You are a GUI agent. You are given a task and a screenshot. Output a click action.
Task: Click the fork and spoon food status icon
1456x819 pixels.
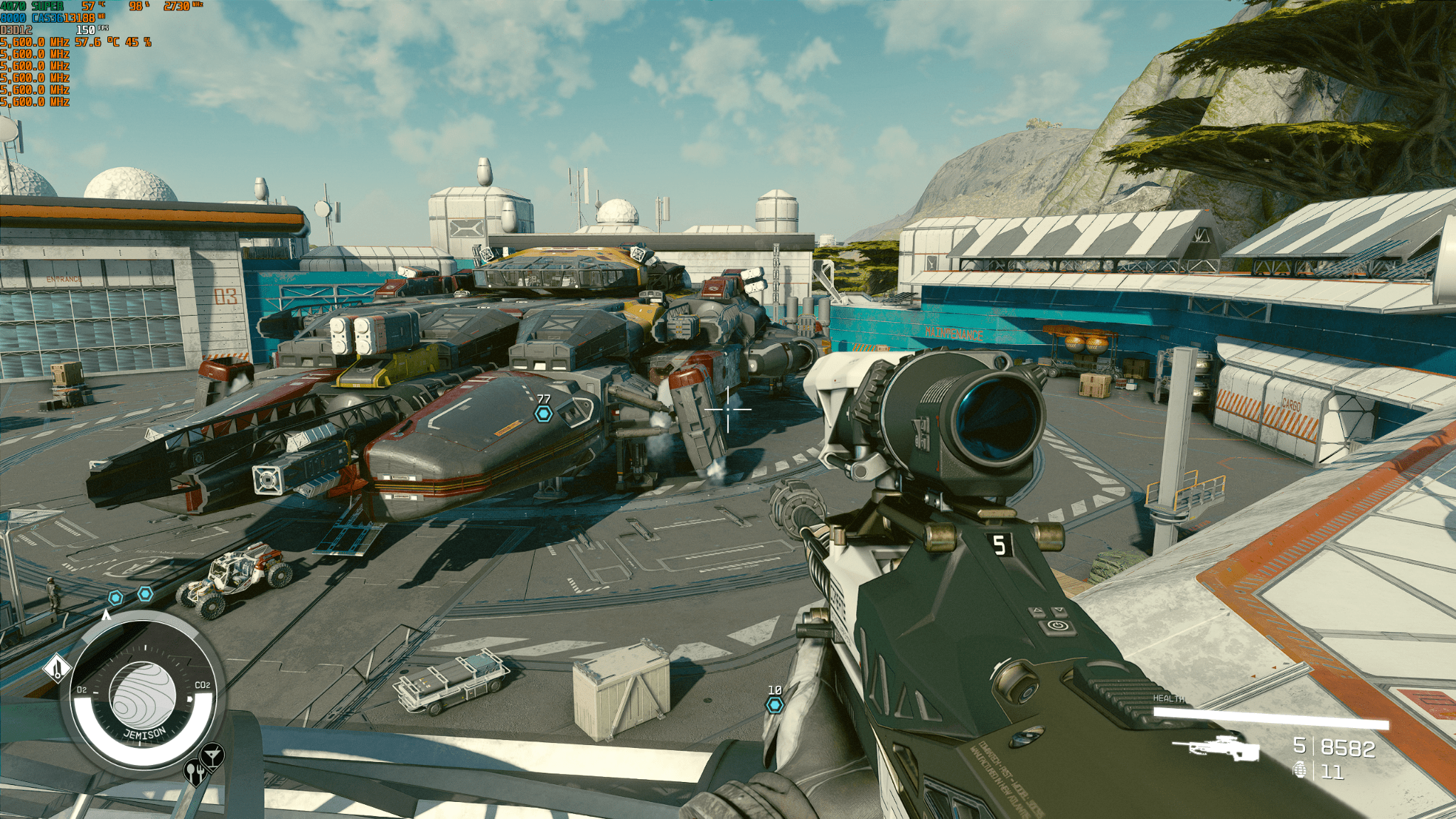click(194, 771)
